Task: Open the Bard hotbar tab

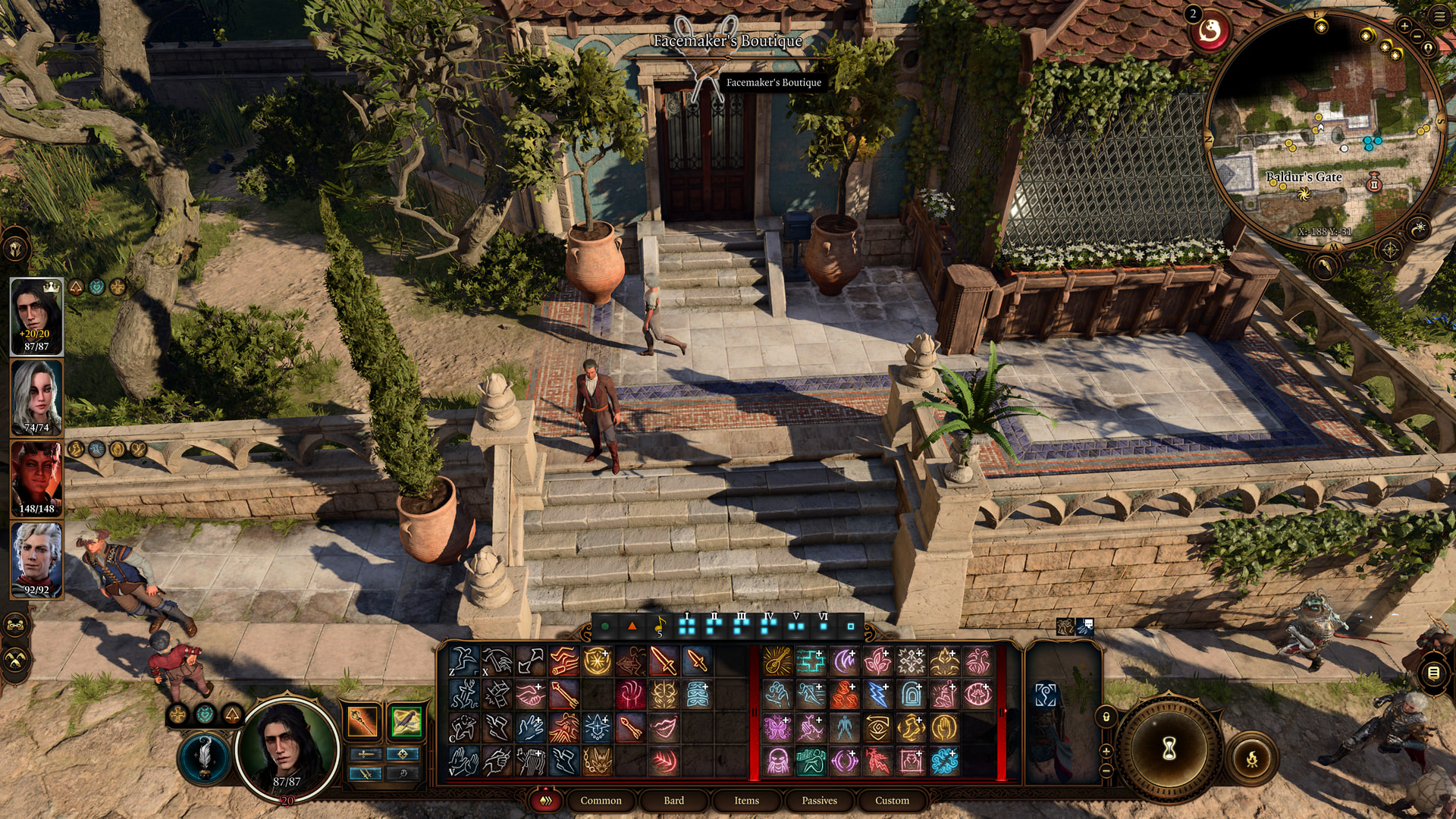Action: 673,800
